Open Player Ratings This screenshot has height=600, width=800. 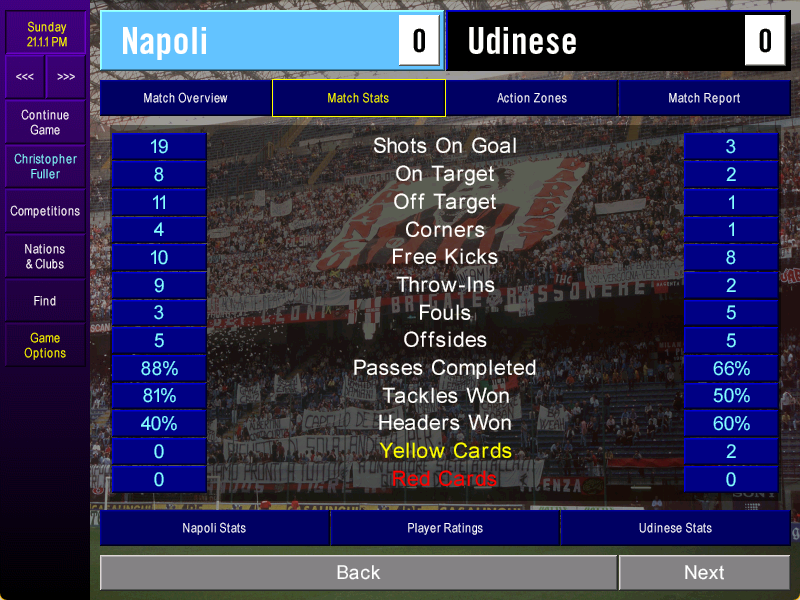445,528
